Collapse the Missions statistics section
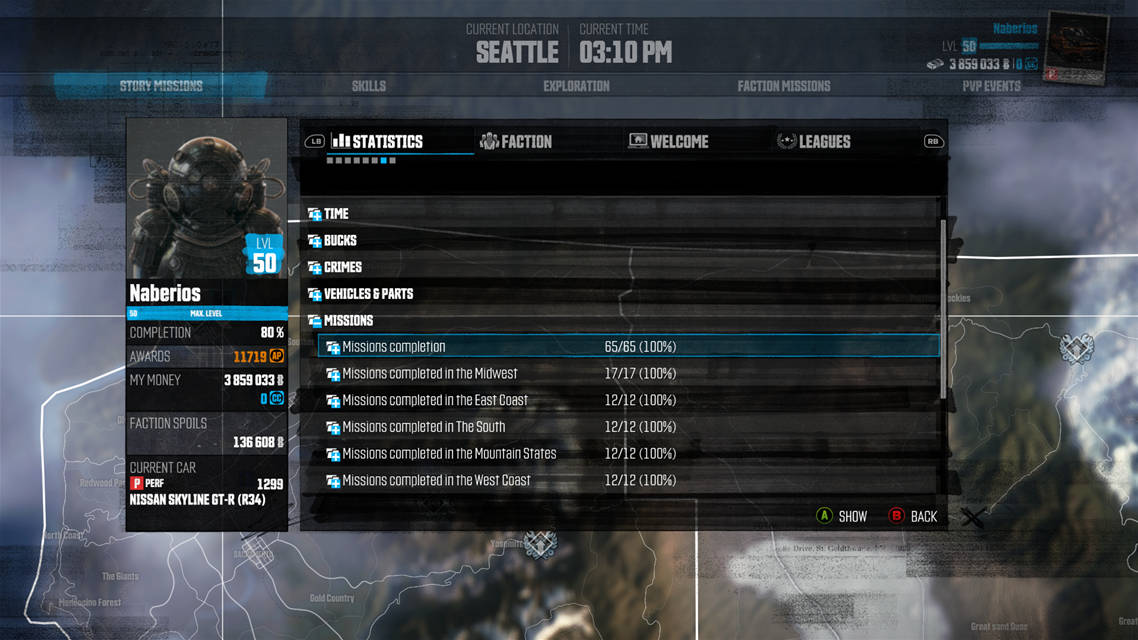Image resolution: width=1138 pixels, height=640 pixels. pyautogui.click(x=348, y=321)
